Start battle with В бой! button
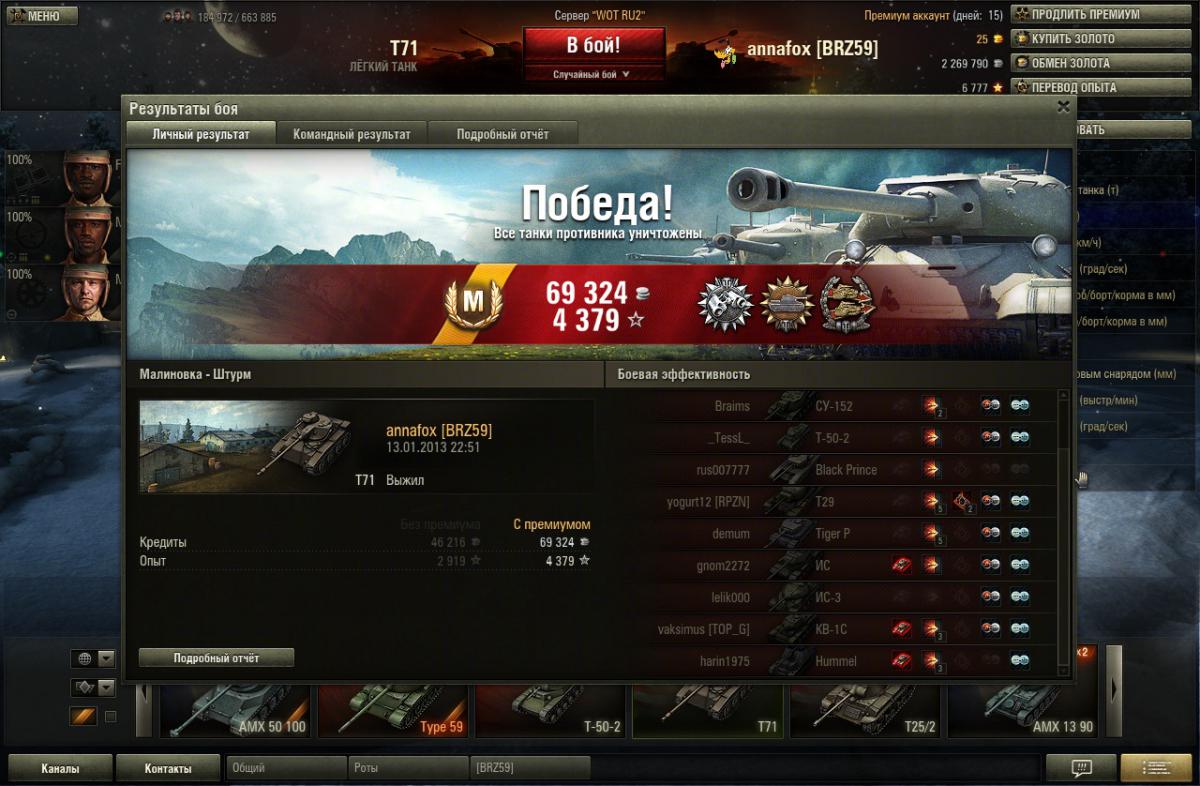This screenshot has width=1200, height=786. coord(593,46)
